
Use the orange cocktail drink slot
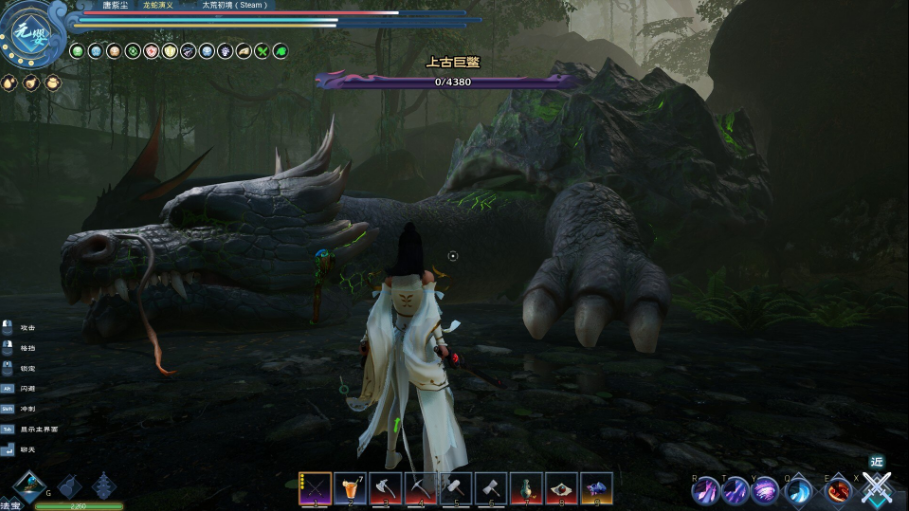(350, 488)
